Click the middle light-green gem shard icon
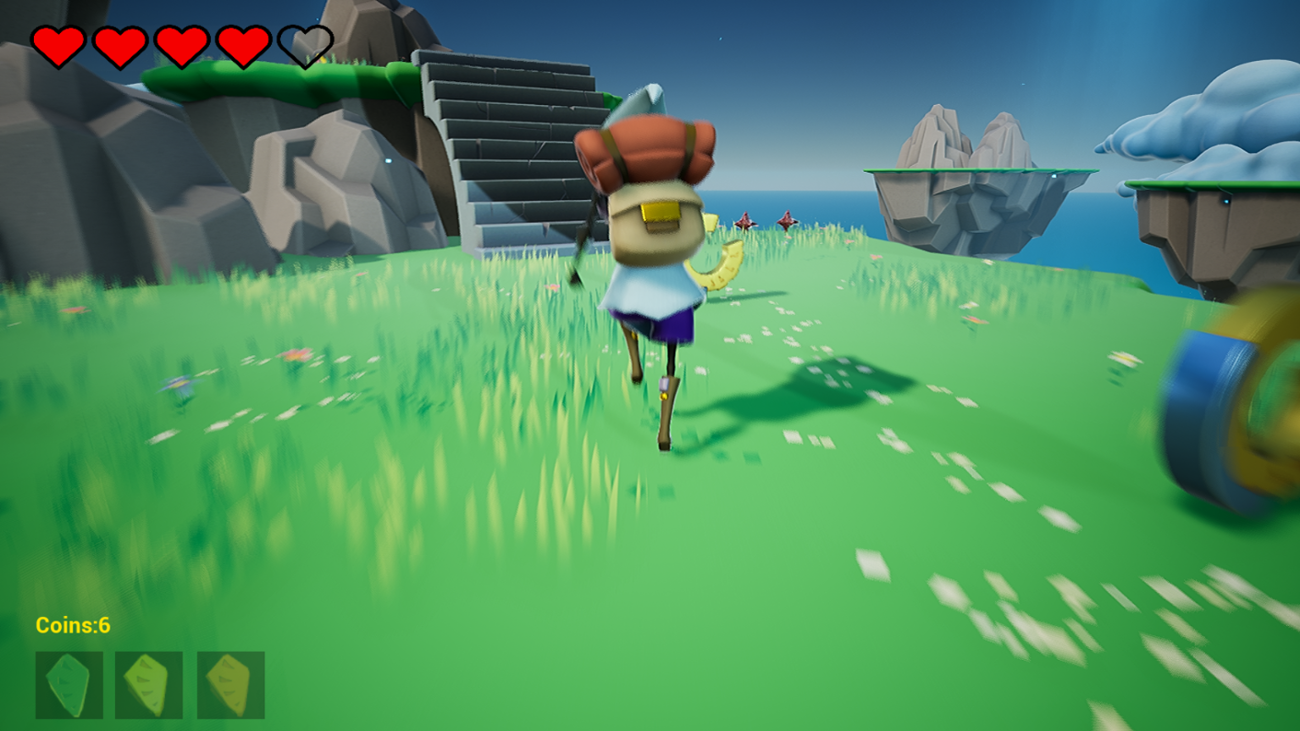 tap(150, 682)
